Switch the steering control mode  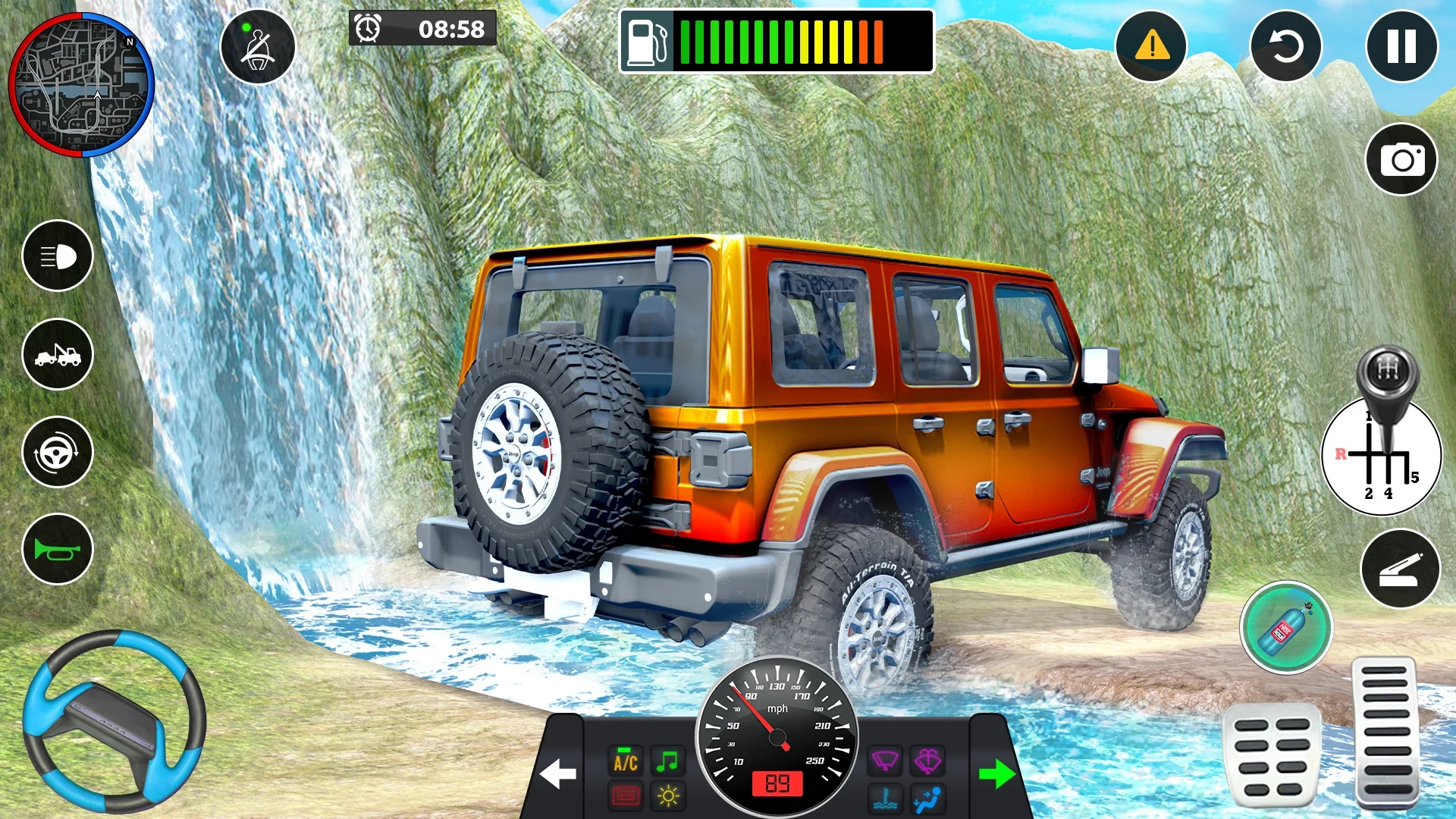coord(58,452)
